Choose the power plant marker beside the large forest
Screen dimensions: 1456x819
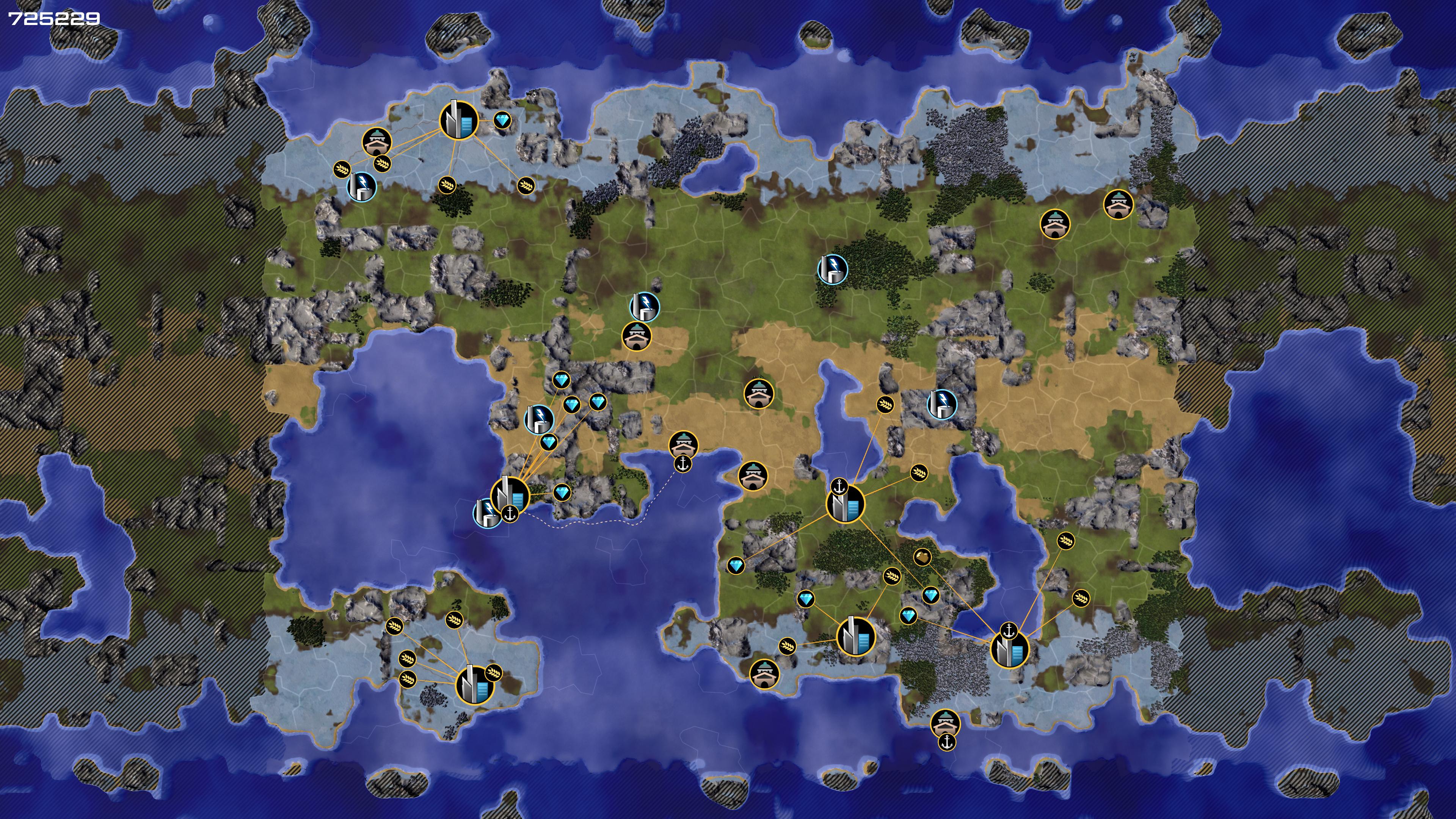(833, 268)
